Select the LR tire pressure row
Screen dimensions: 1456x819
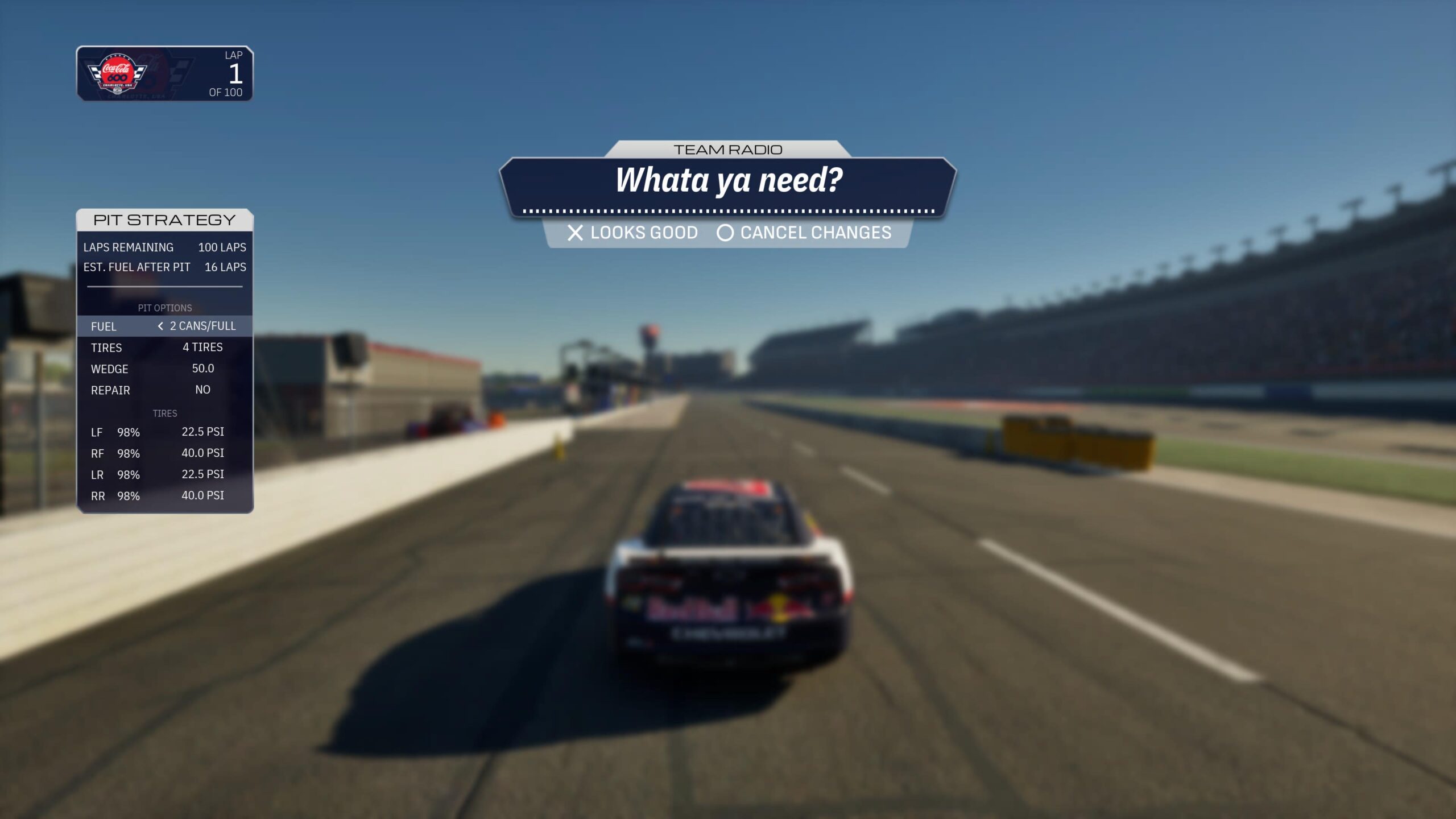(164, 474)
